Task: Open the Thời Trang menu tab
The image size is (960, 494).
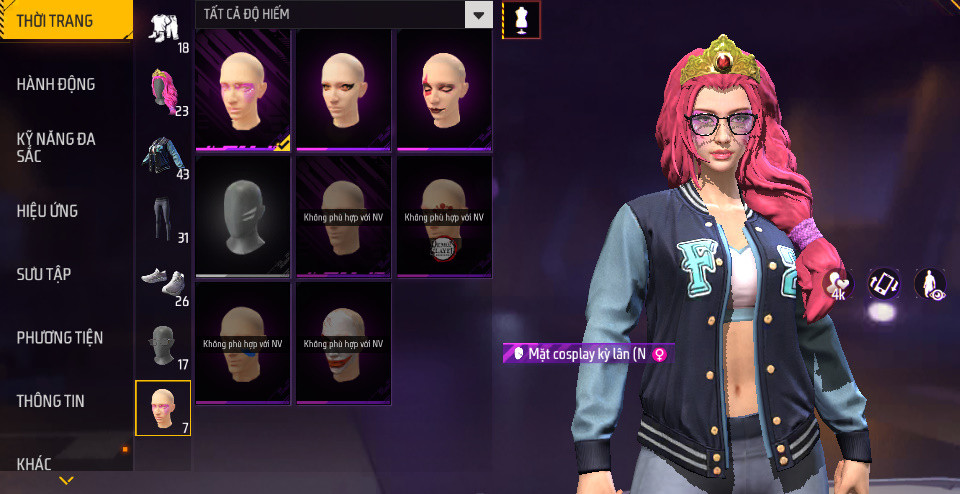Action: [x=56, y=20]
